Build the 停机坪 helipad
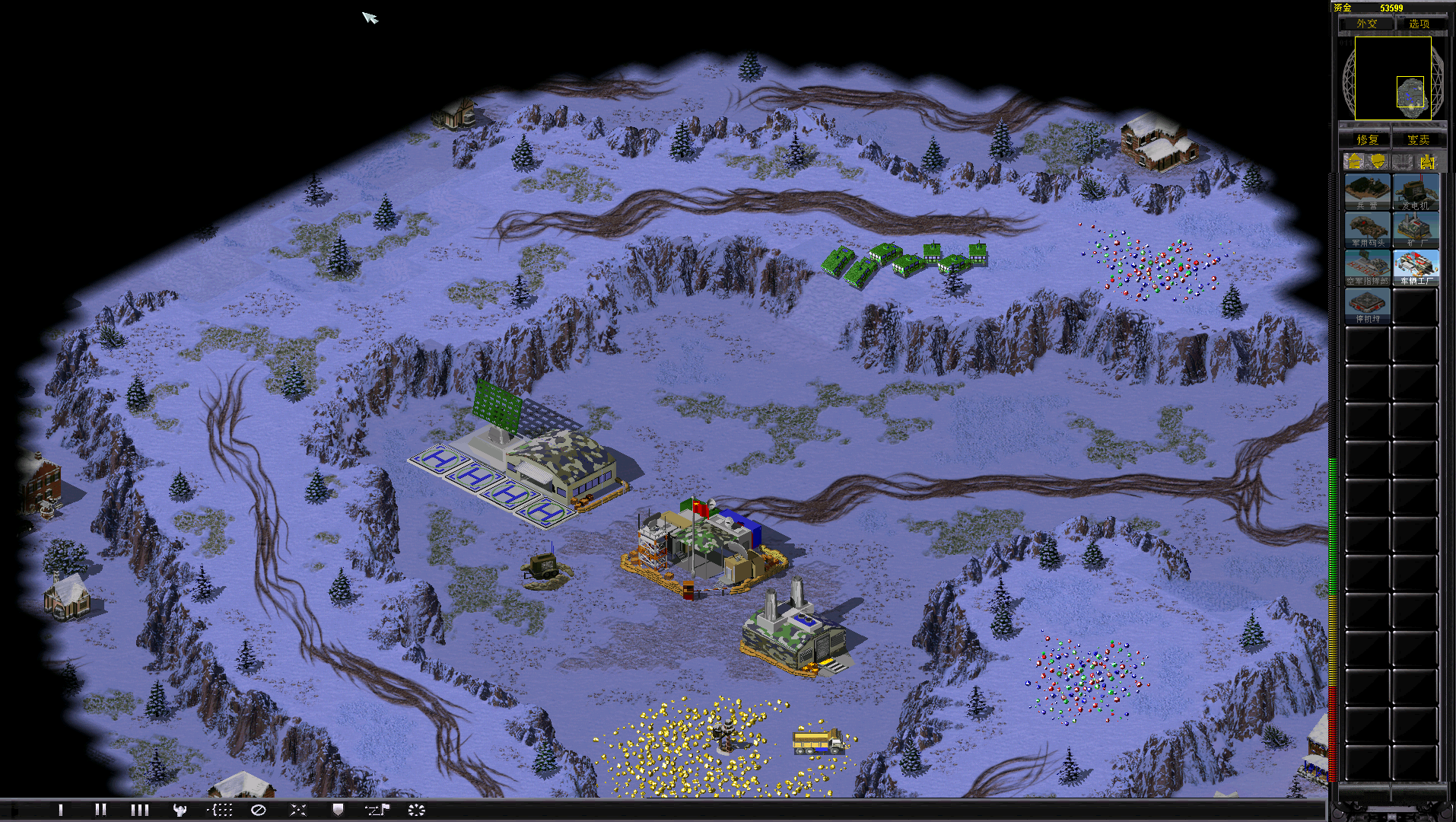The height and width of the screenshot is (822, 1456). [1367, 306]
